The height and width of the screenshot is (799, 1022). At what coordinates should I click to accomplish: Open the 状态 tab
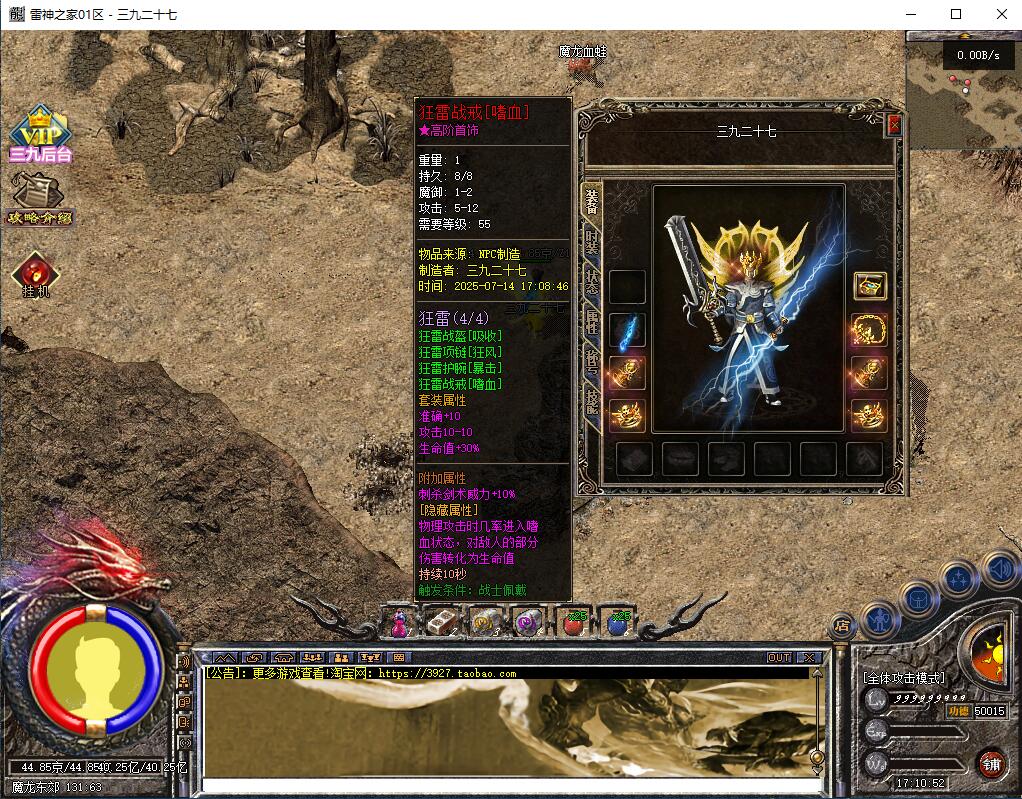point(592,281)
